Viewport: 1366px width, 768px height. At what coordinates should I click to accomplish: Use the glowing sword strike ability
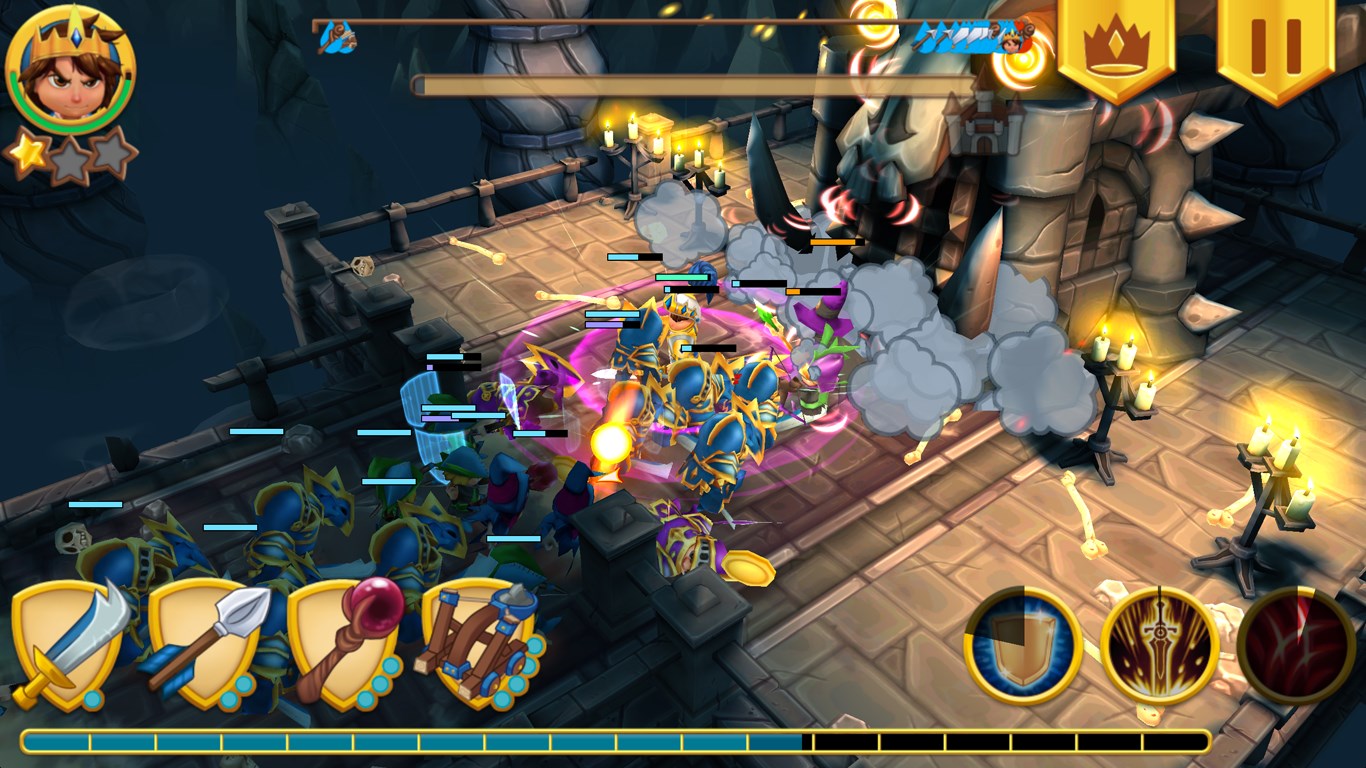point(1160,645)
